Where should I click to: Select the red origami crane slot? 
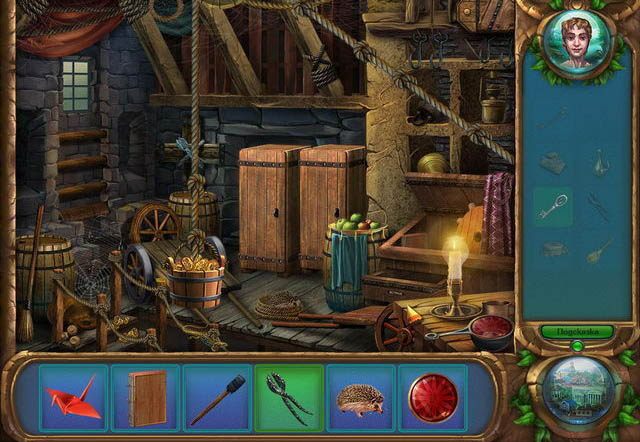tap(74, 397)
